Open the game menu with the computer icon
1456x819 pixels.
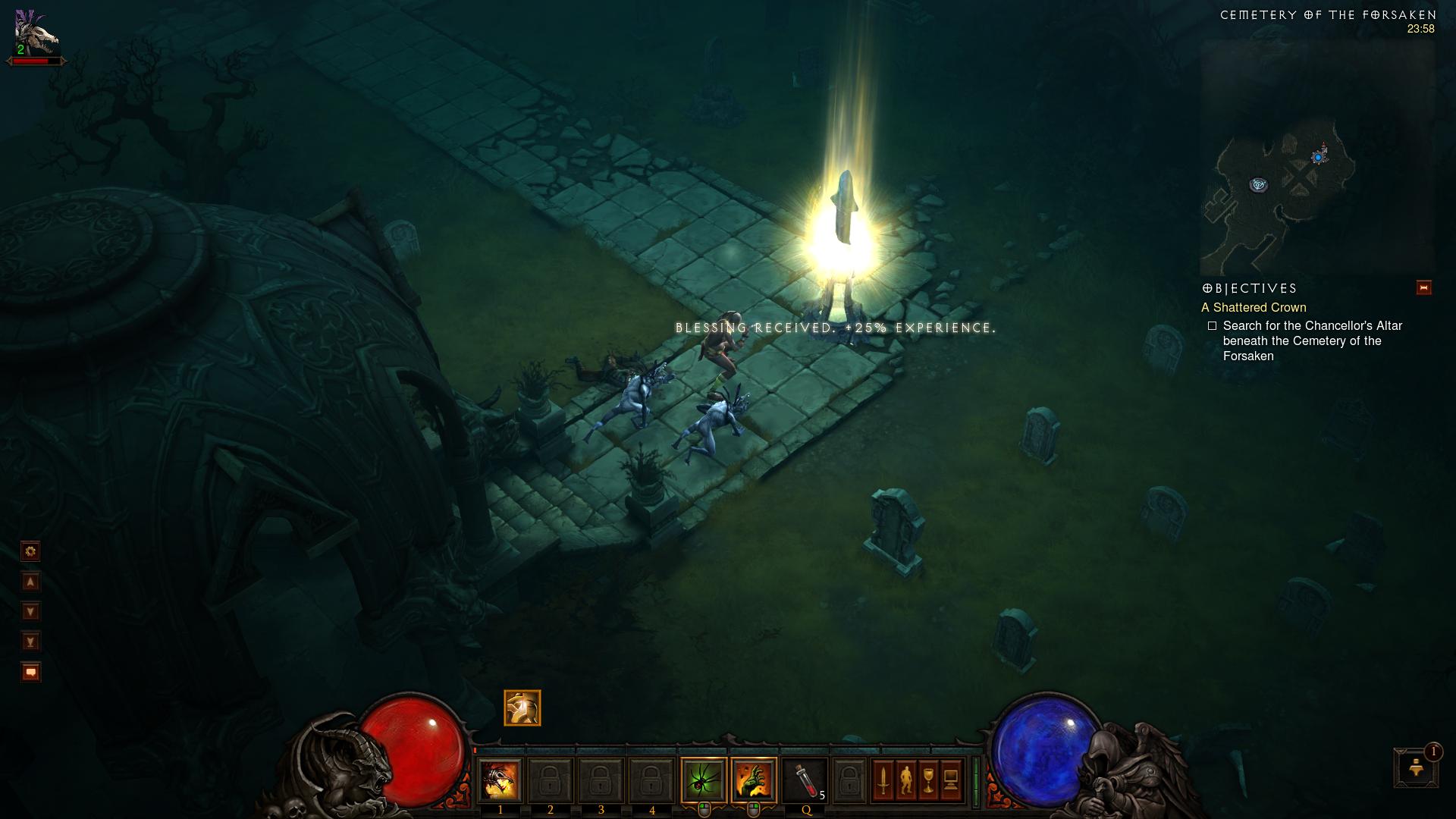point(952,780)
